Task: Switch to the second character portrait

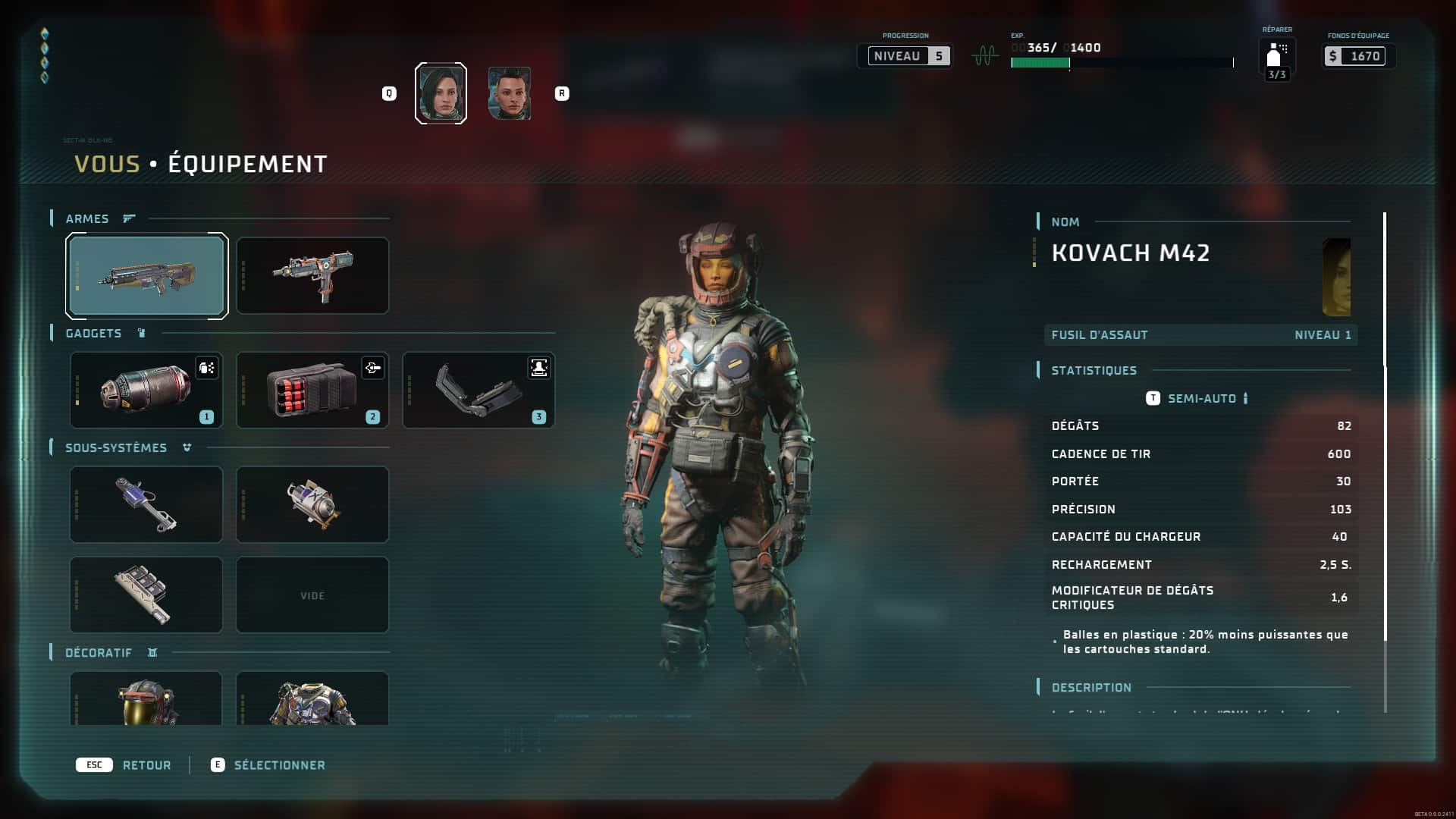Action: [509, 93]
